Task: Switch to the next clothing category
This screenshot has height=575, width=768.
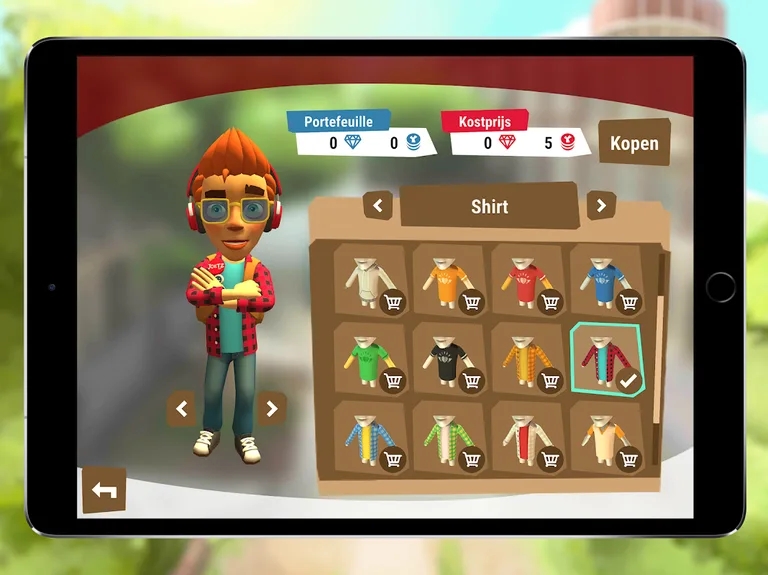Action: 600,206
